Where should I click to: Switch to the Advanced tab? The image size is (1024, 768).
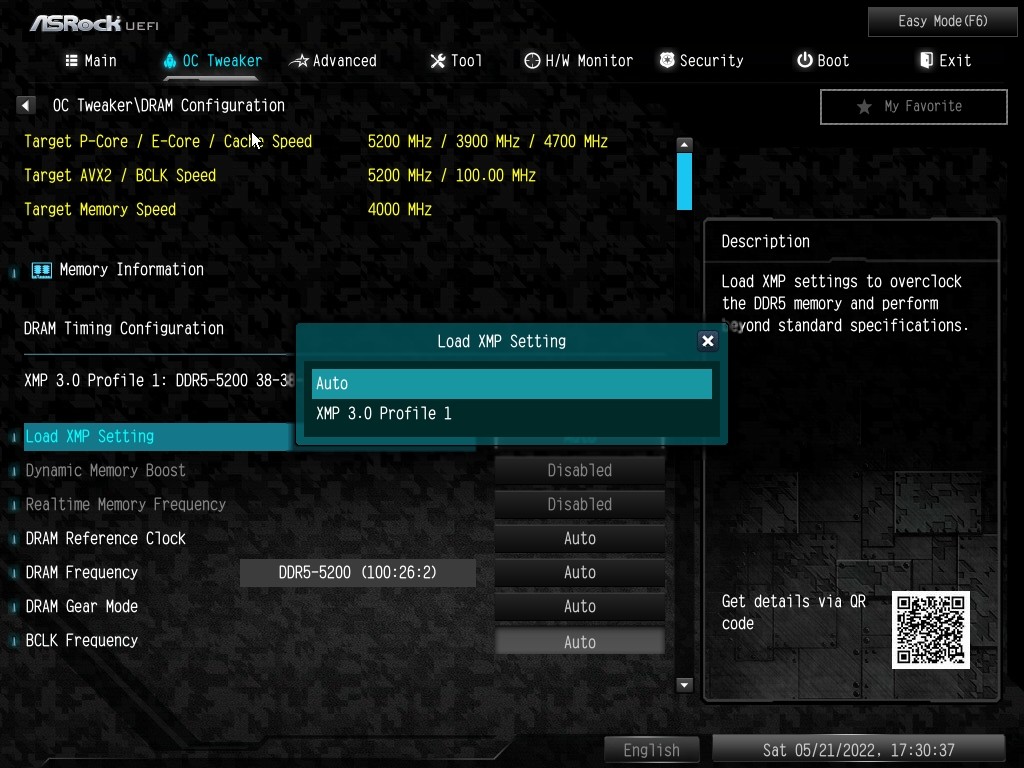click(333, 61)
